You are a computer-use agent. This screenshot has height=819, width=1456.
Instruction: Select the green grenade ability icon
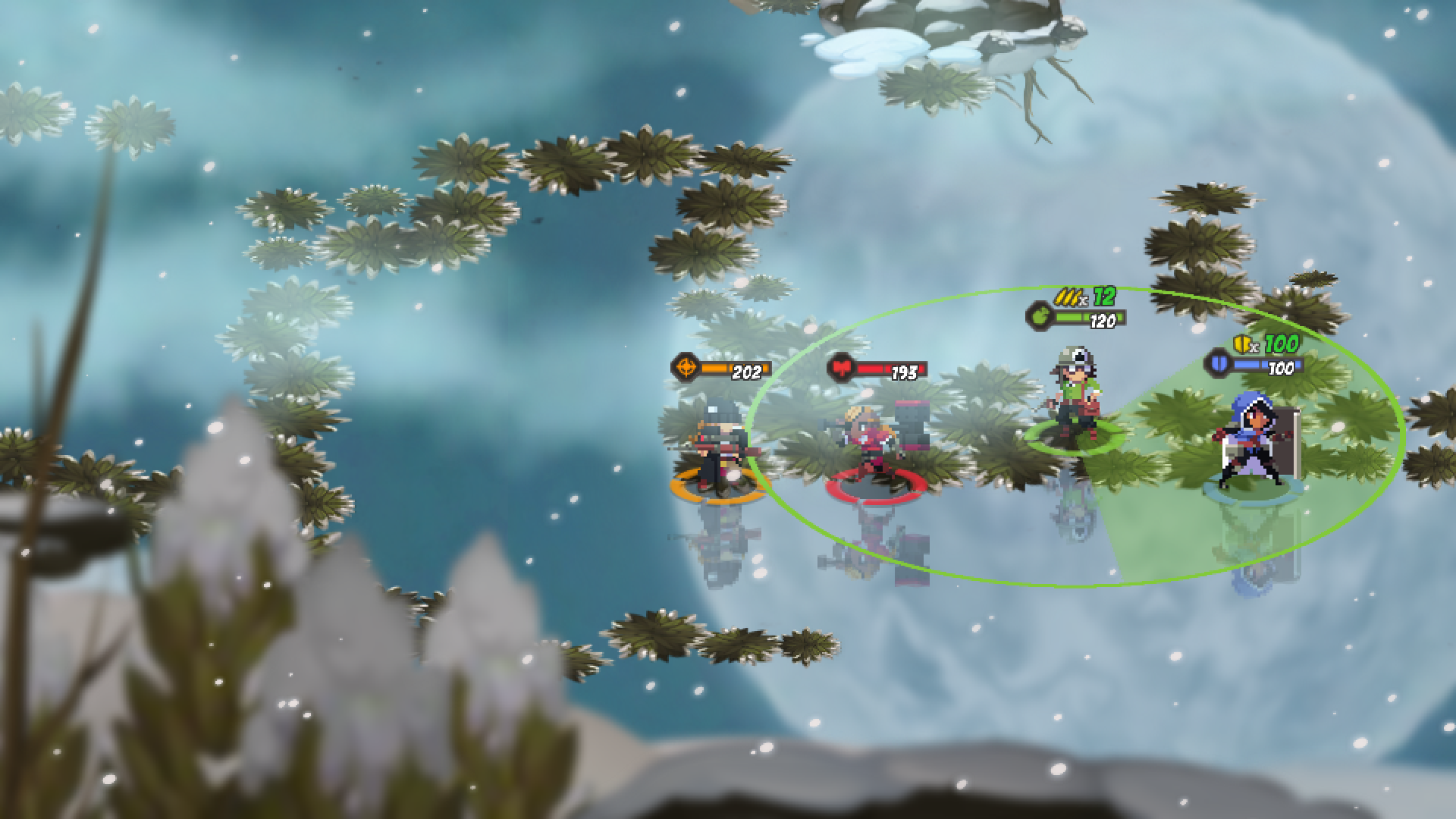point(1041,315)
